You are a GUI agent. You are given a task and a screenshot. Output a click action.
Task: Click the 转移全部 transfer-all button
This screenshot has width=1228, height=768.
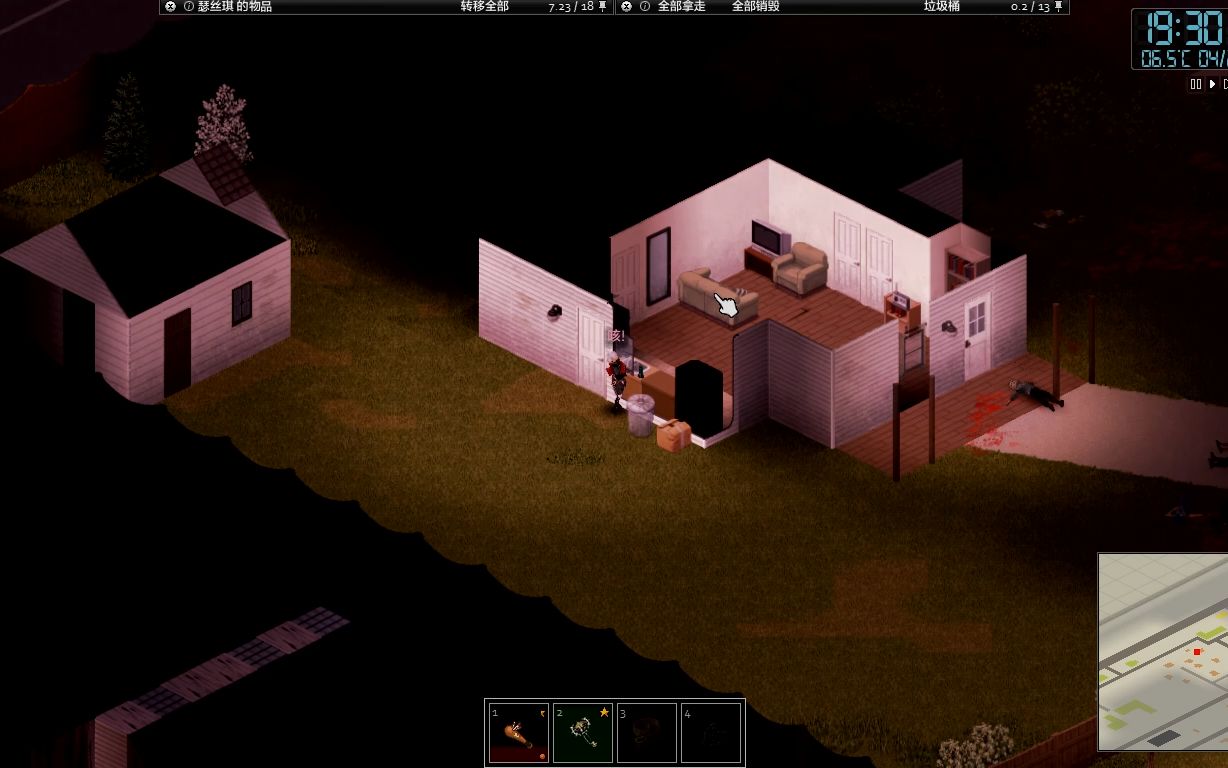484,6
